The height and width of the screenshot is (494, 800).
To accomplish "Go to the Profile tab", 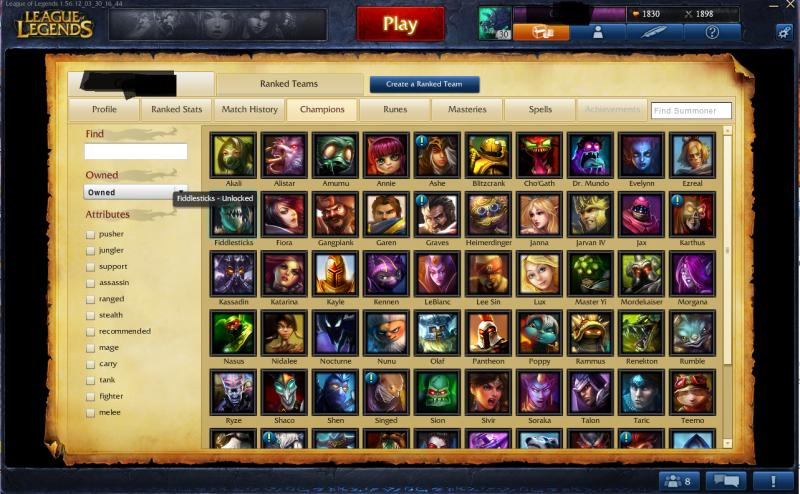I will 104,110.
